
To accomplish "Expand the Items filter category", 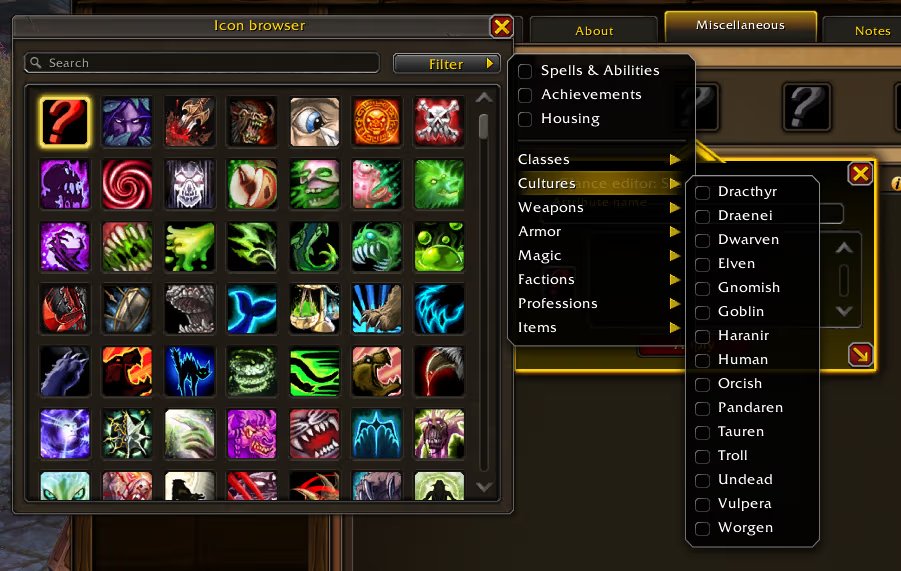I will (x=598, y=328).
